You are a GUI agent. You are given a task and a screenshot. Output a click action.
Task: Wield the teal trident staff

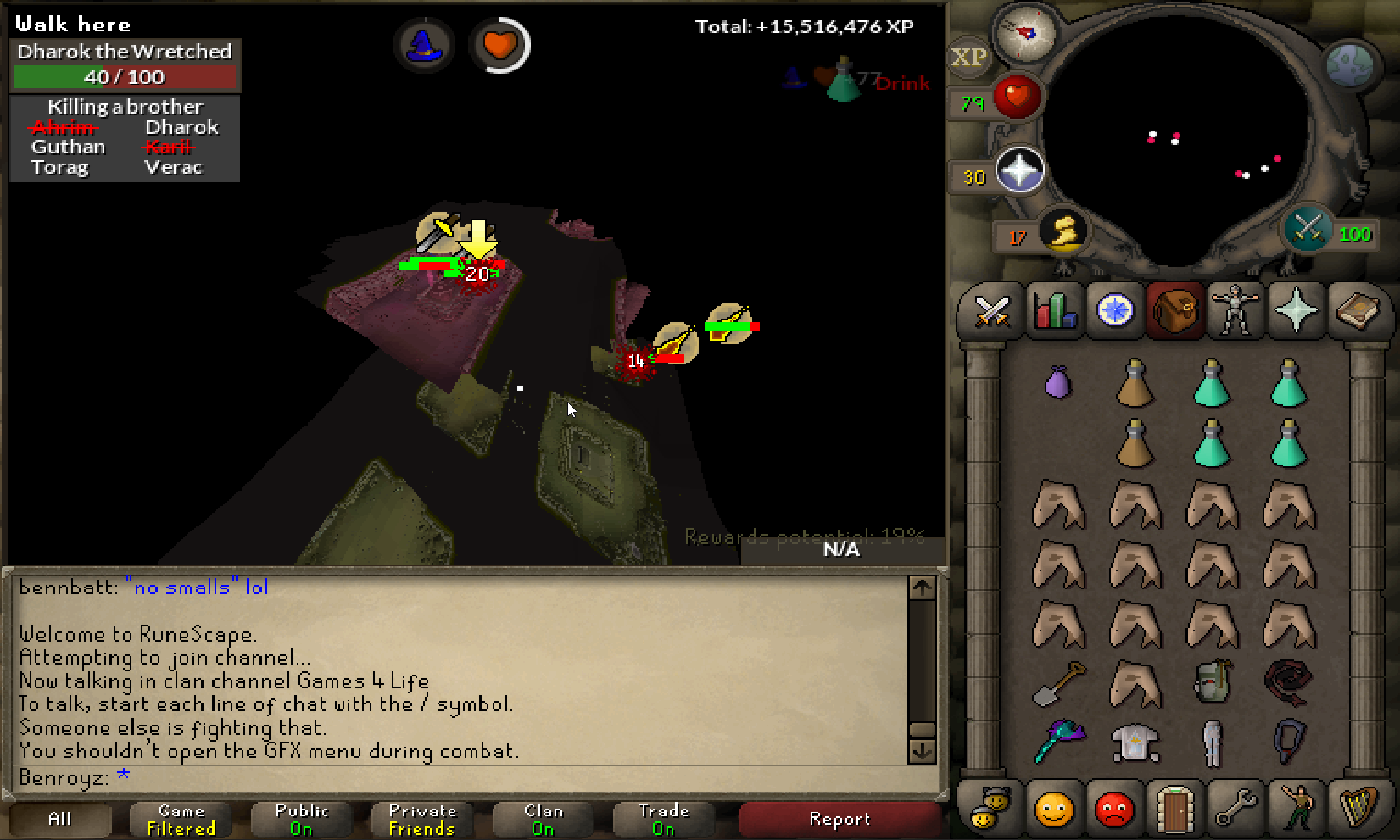coord(1059,742)
